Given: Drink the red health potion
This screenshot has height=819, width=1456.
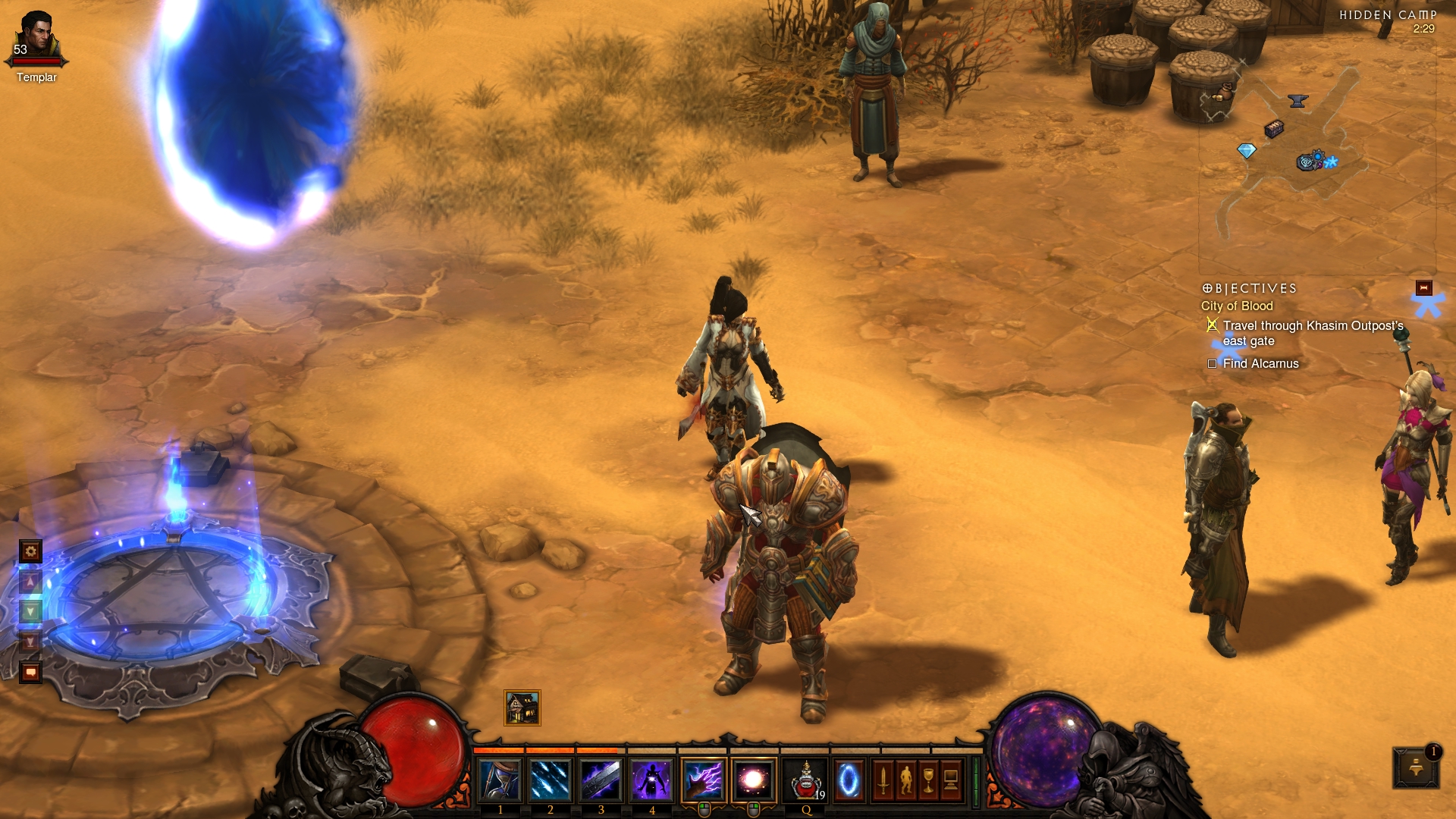Looking at the screenshot, I should [805, 780].
